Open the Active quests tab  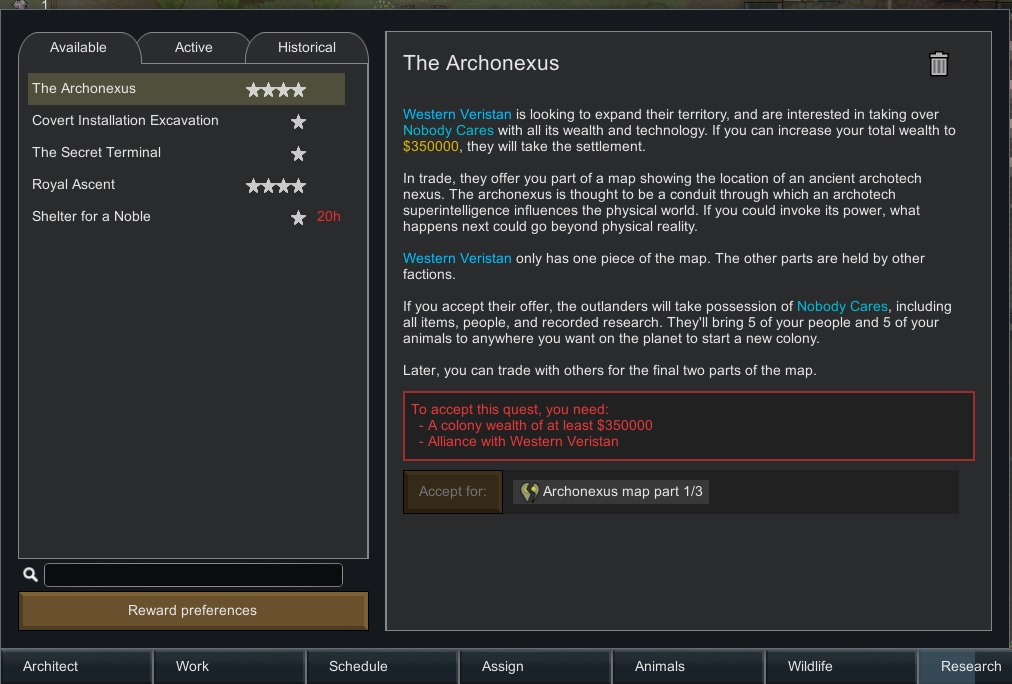(193, 47)
